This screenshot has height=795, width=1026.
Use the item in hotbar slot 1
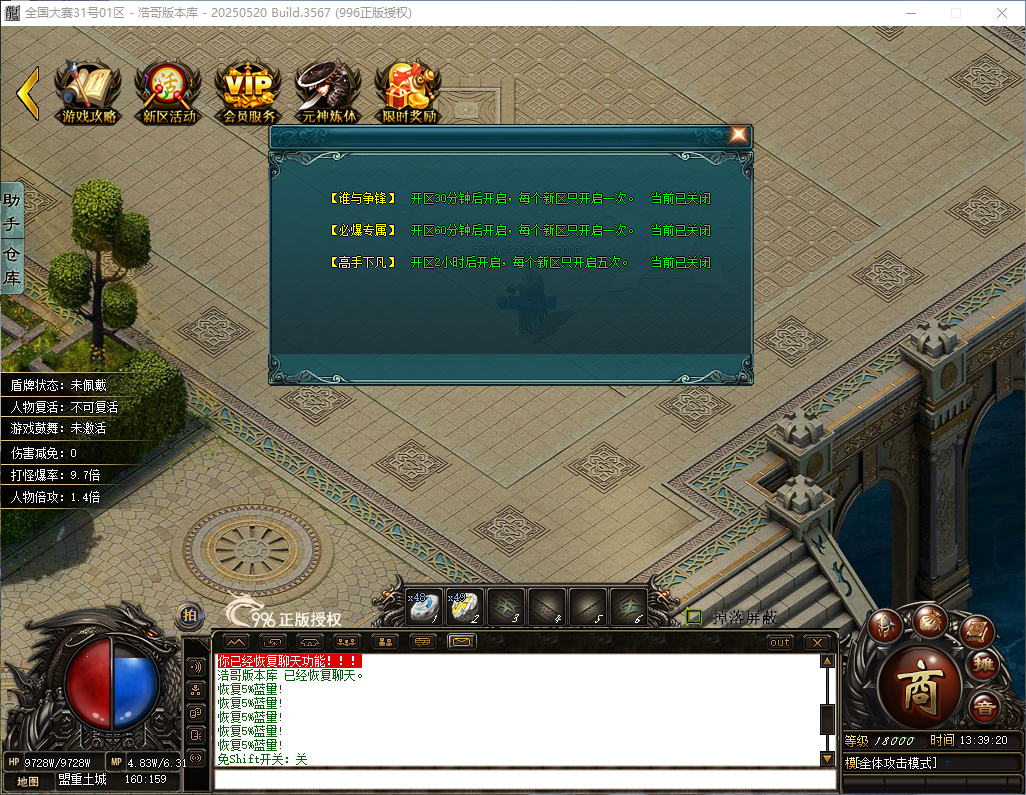(x=424, y=606)
